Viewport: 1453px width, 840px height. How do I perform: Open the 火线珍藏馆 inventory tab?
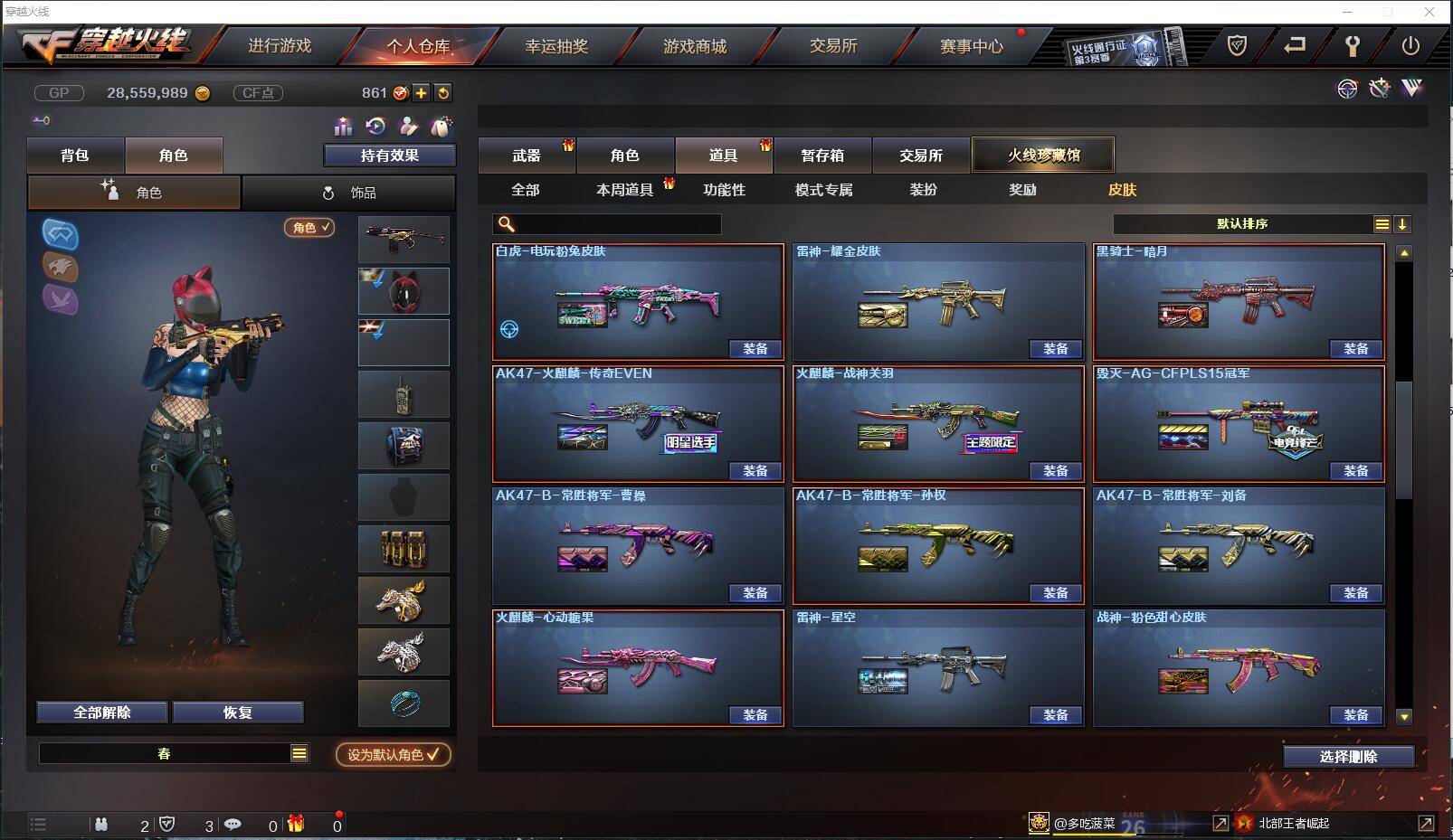point(1043,155)
